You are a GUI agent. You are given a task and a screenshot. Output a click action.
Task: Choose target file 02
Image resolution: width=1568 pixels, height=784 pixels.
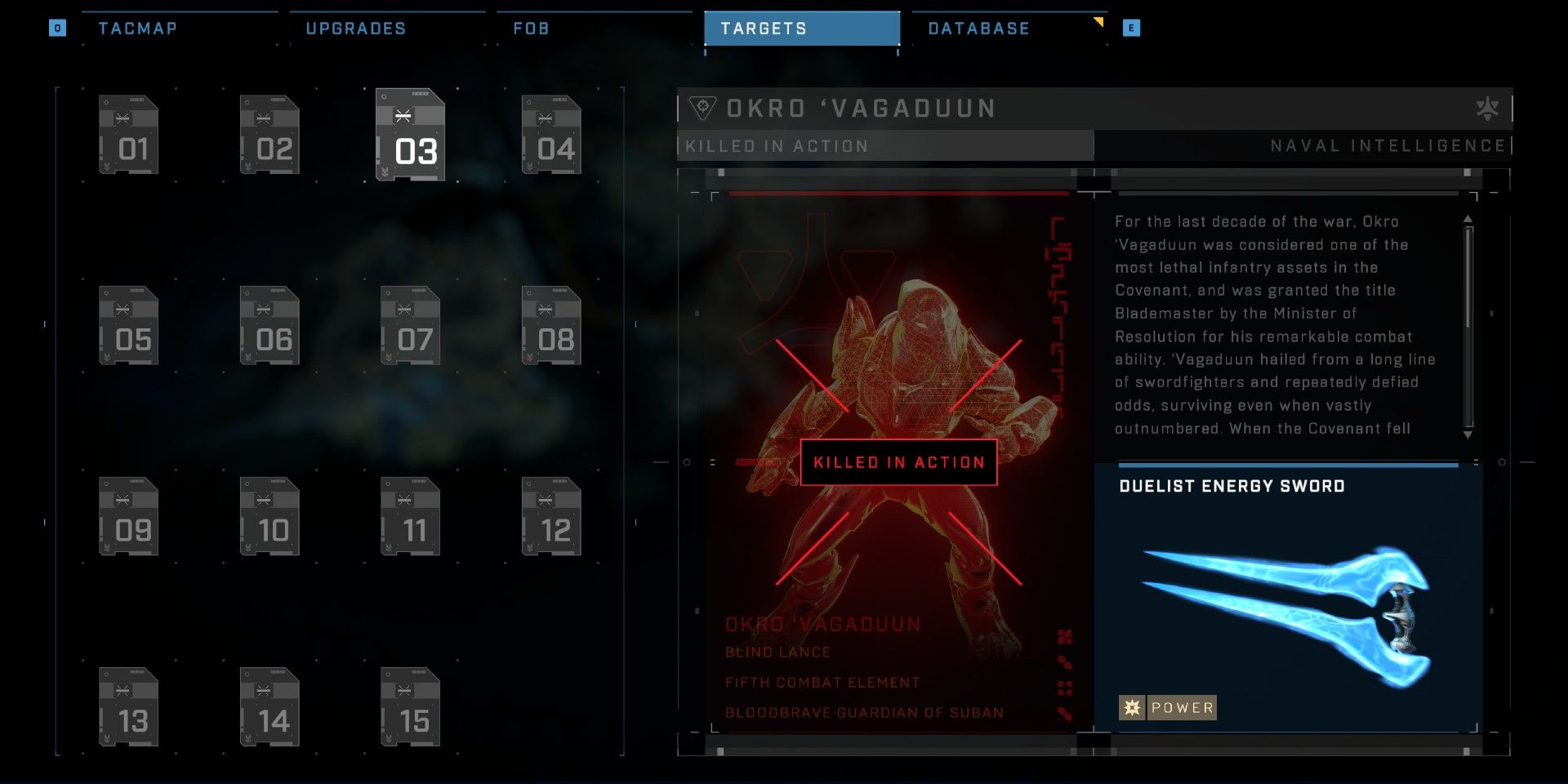point(269,135)
